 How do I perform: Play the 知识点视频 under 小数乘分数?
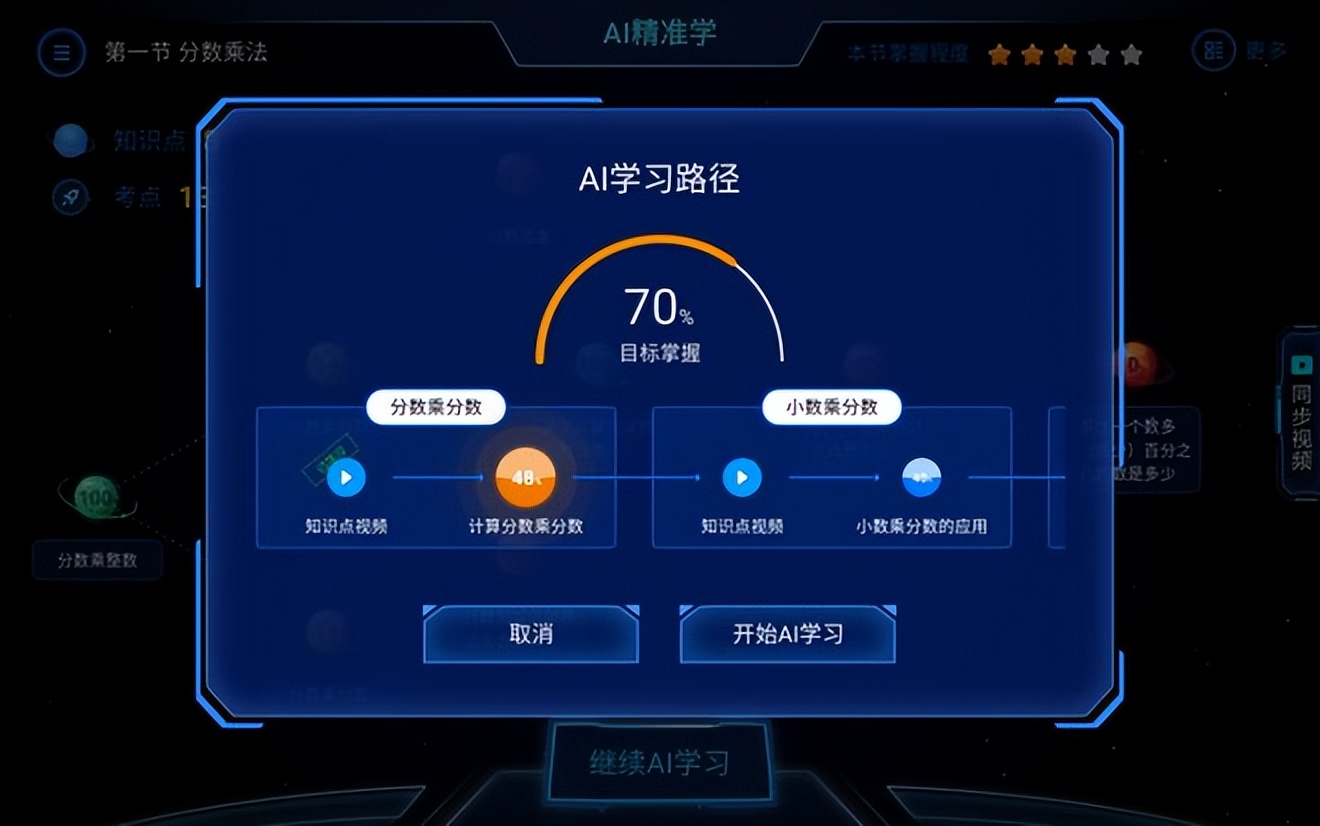coord(742,478)
